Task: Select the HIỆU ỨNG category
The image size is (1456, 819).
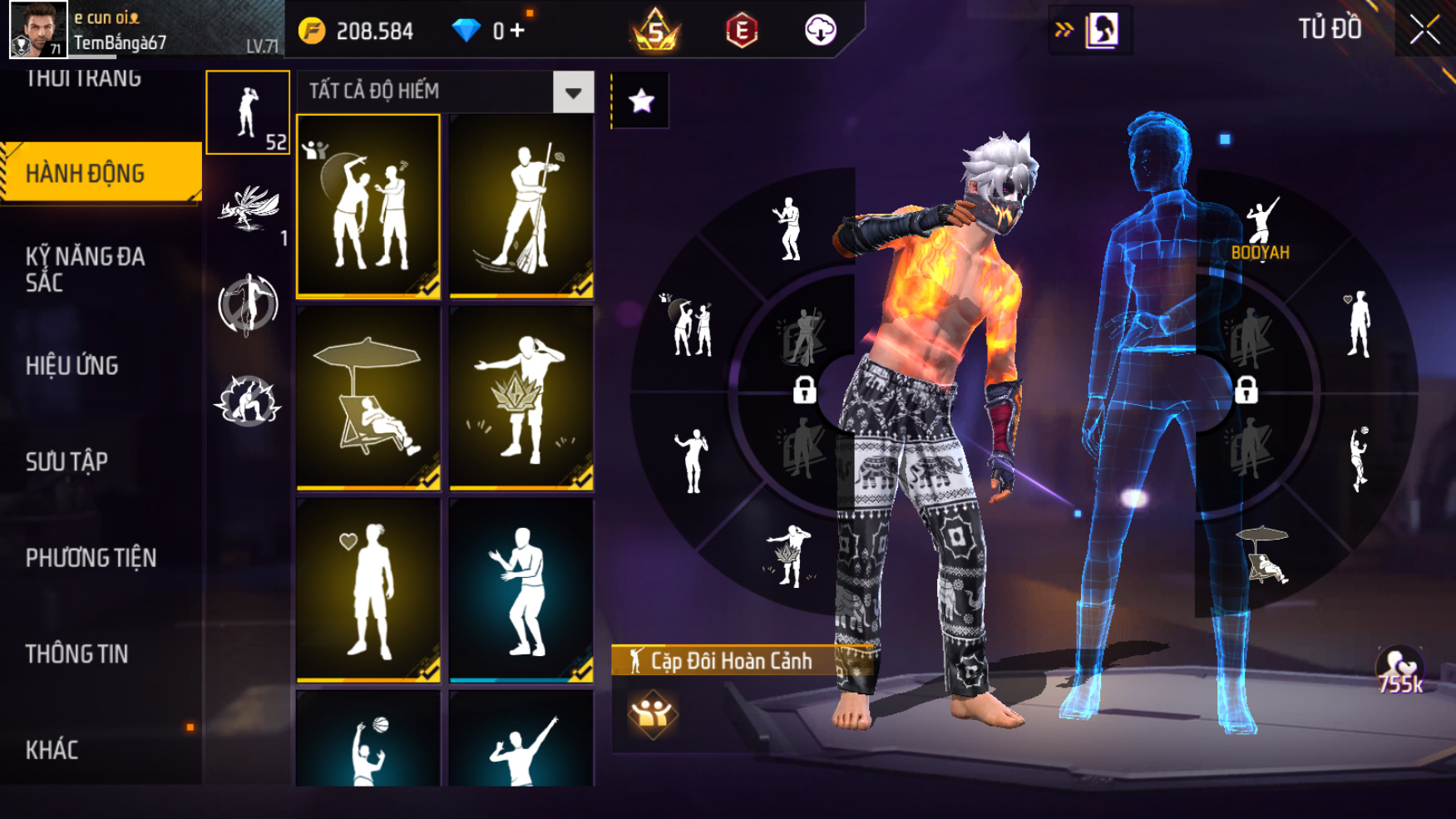Action: point(72,365)
